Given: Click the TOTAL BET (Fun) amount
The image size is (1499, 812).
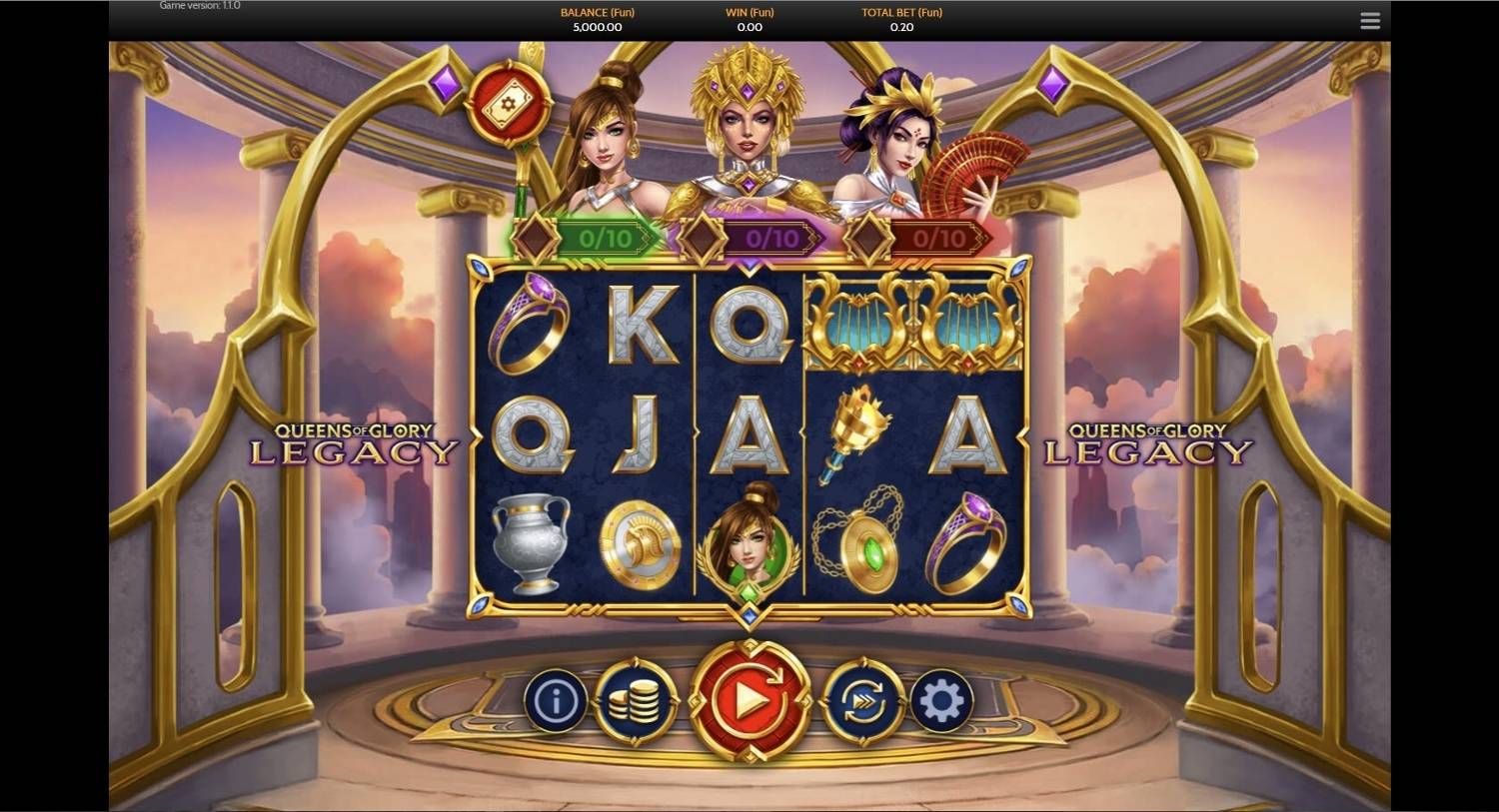Looking at the screenshot, I should click(x=901, y=20).
